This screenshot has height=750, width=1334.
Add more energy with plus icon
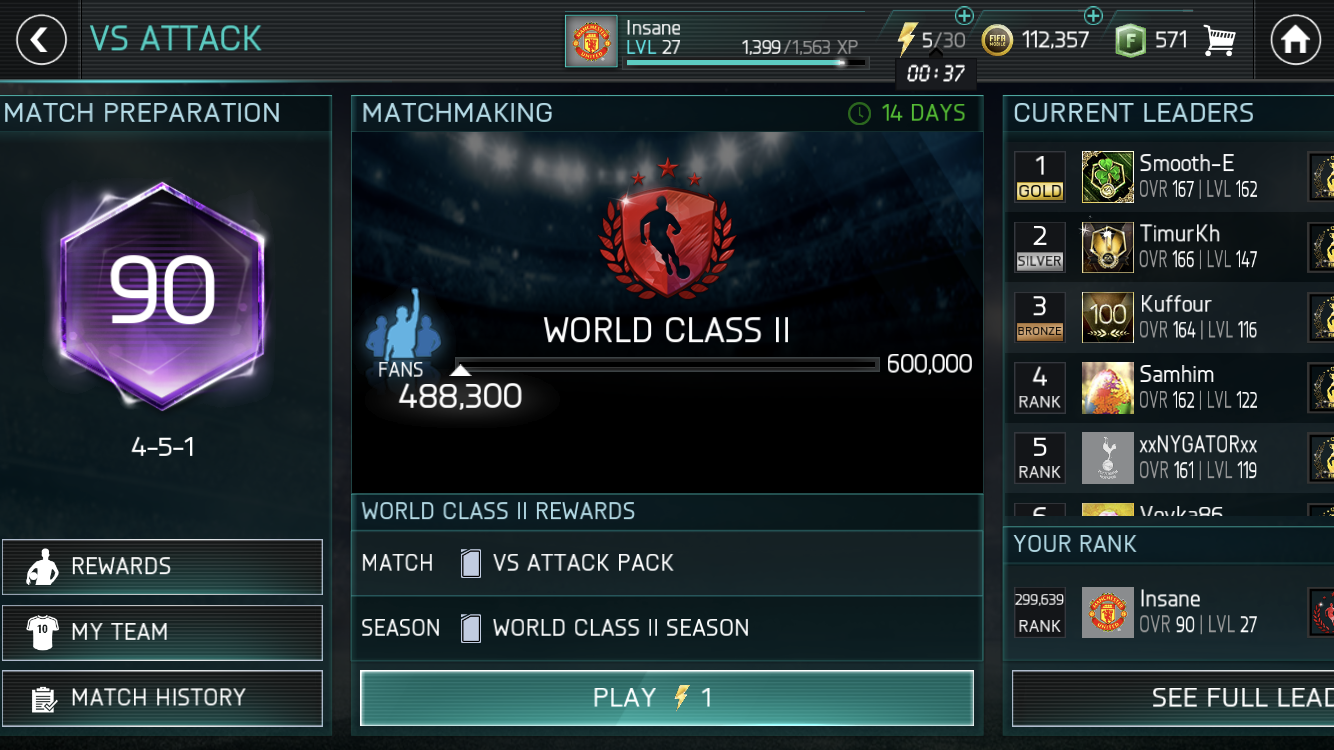click(964, 16)
